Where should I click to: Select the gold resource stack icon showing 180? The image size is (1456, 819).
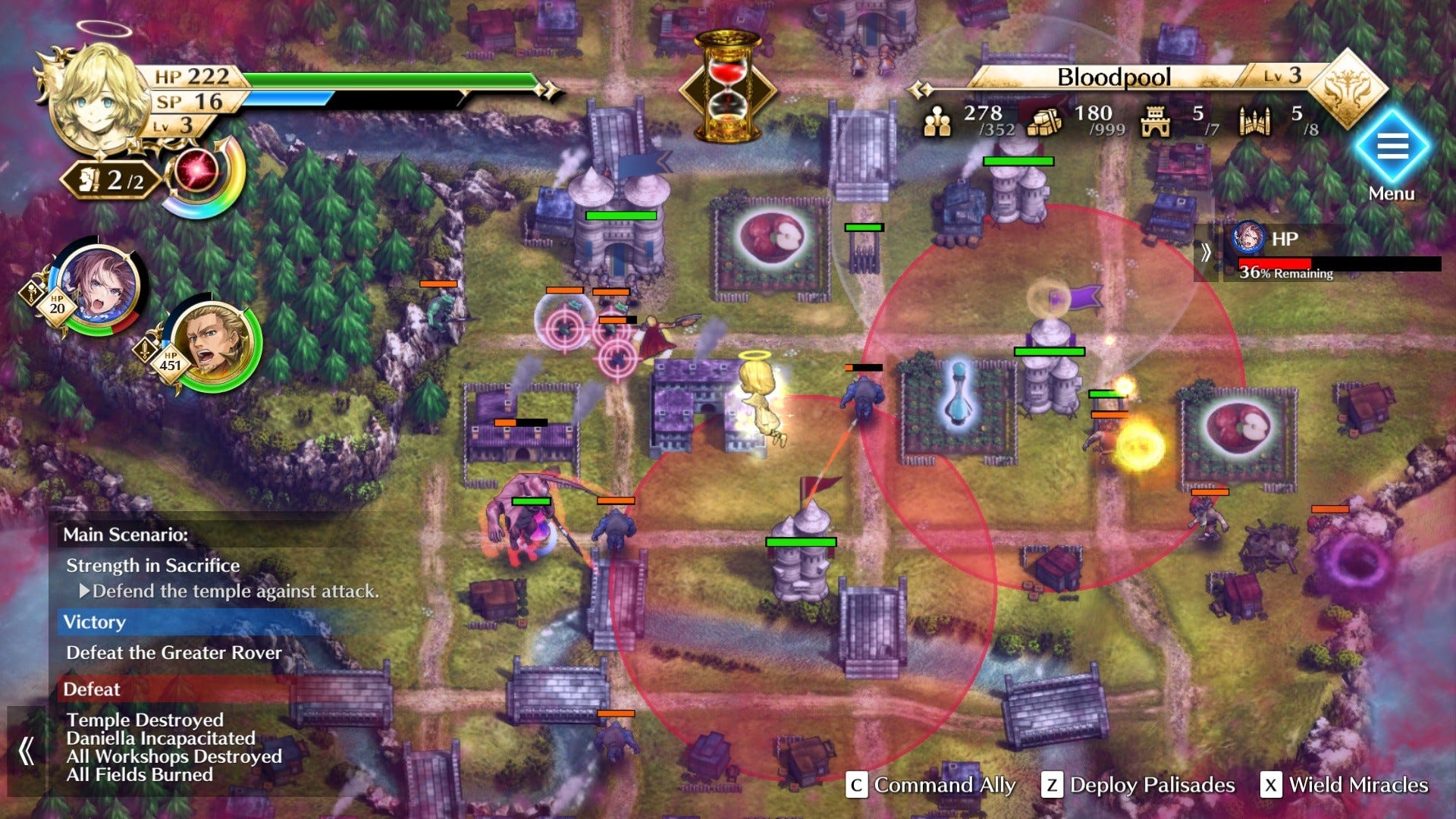(1043, 121)
